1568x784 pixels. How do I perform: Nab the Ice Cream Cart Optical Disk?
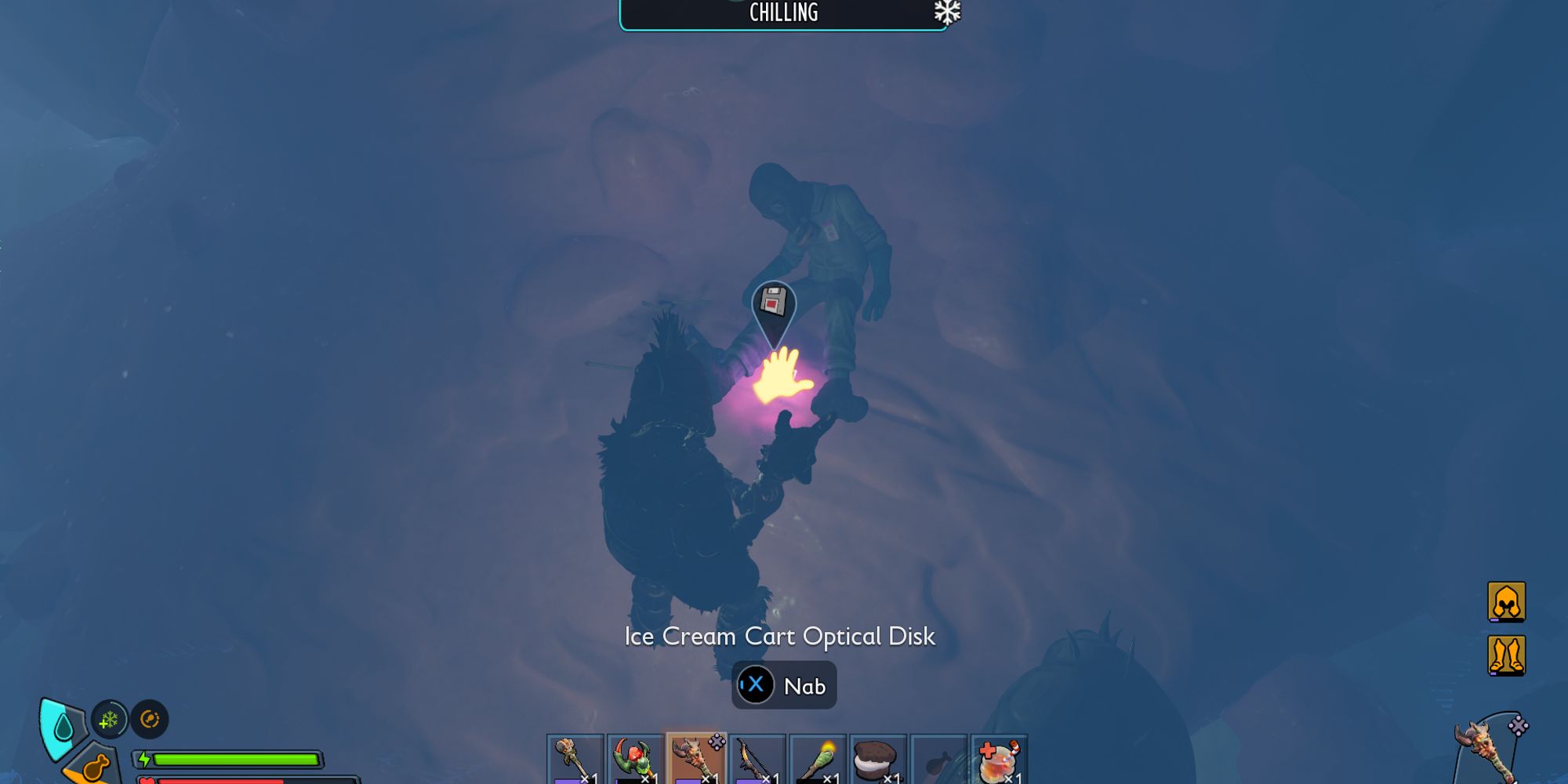[x=784, y=685]
